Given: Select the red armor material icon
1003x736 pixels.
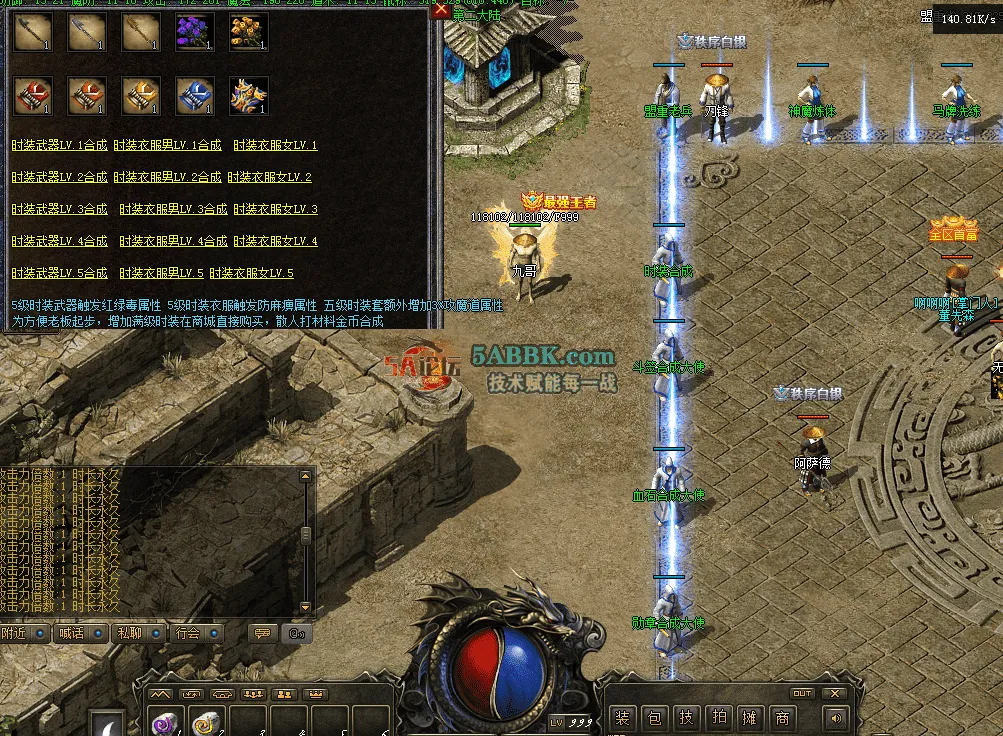Looking at the screenshot, I should [32, 97].
